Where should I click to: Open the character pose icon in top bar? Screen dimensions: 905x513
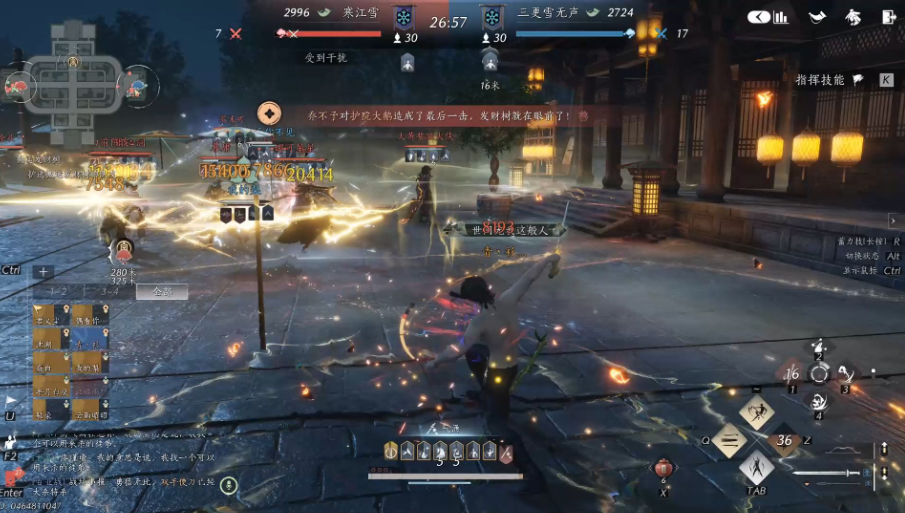852,17
